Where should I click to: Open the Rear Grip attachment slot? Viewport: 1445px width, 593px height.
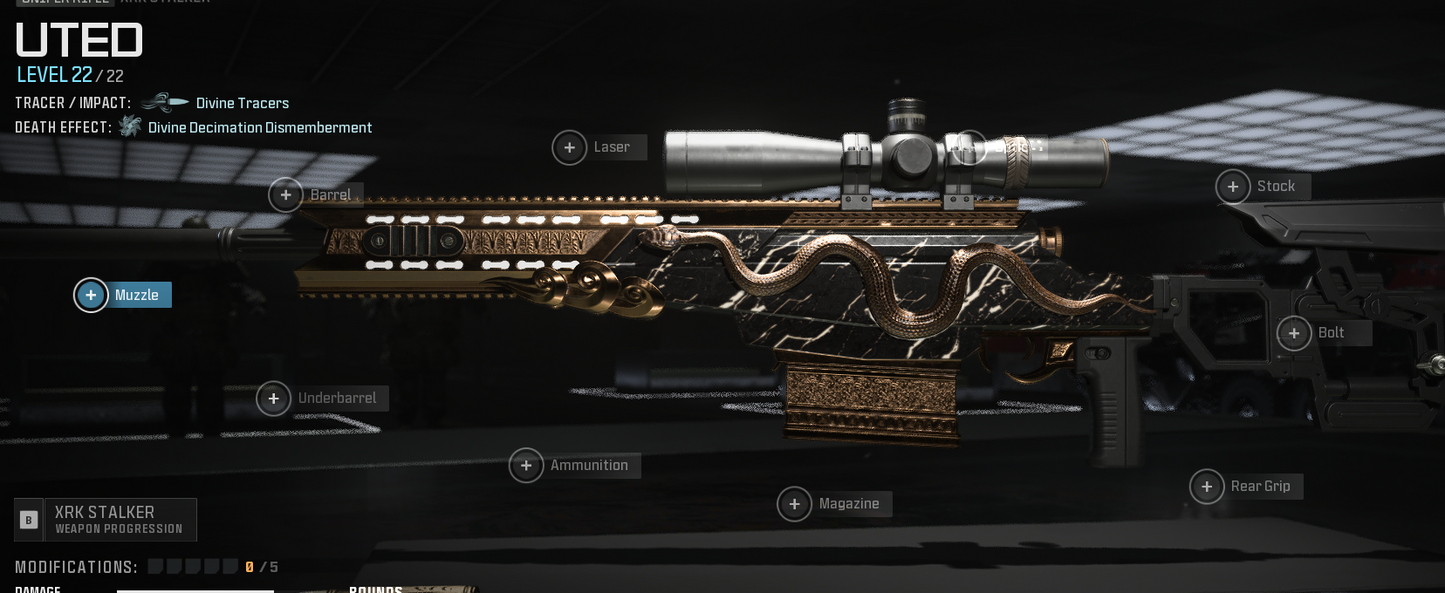(1207, 487)
